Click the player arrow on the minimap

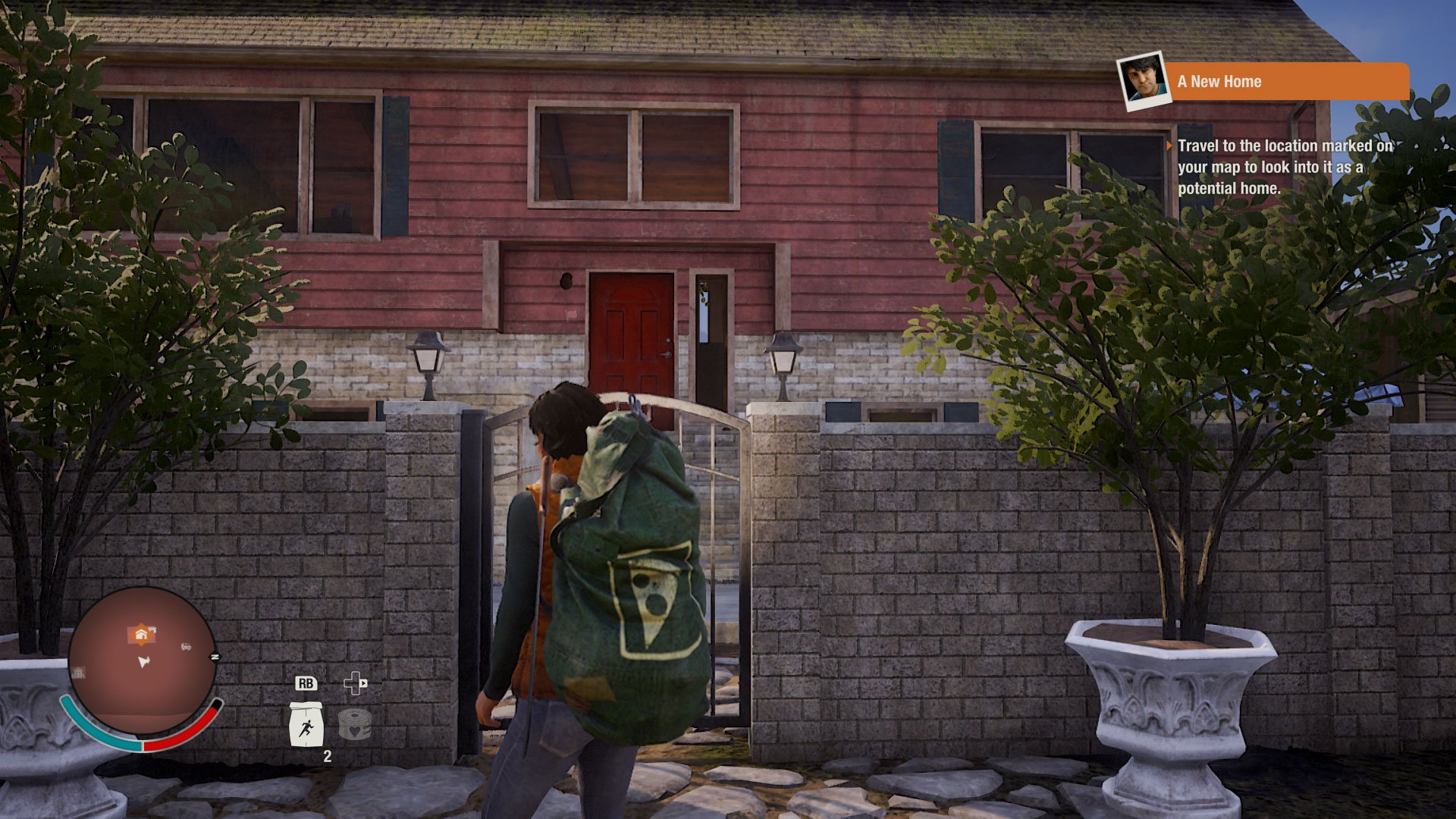pyautogui.click(x=143, y=662)
